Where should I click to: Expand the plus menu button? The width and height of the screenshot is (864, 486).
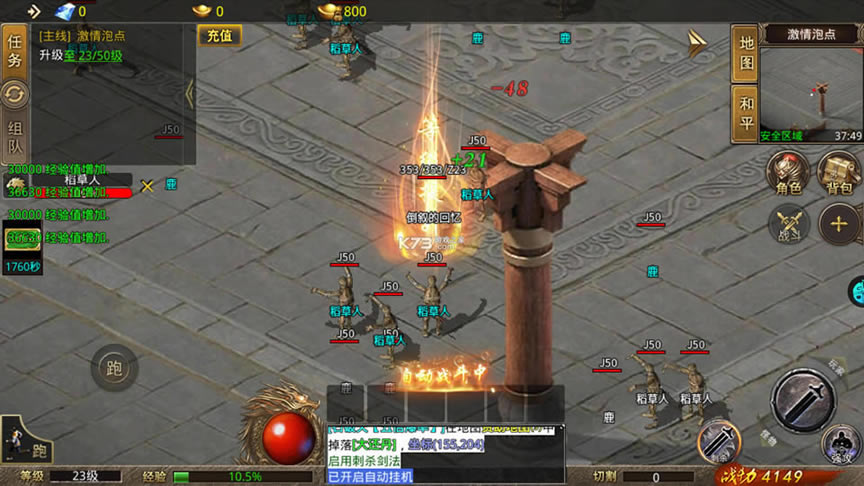tap(838, 224)
